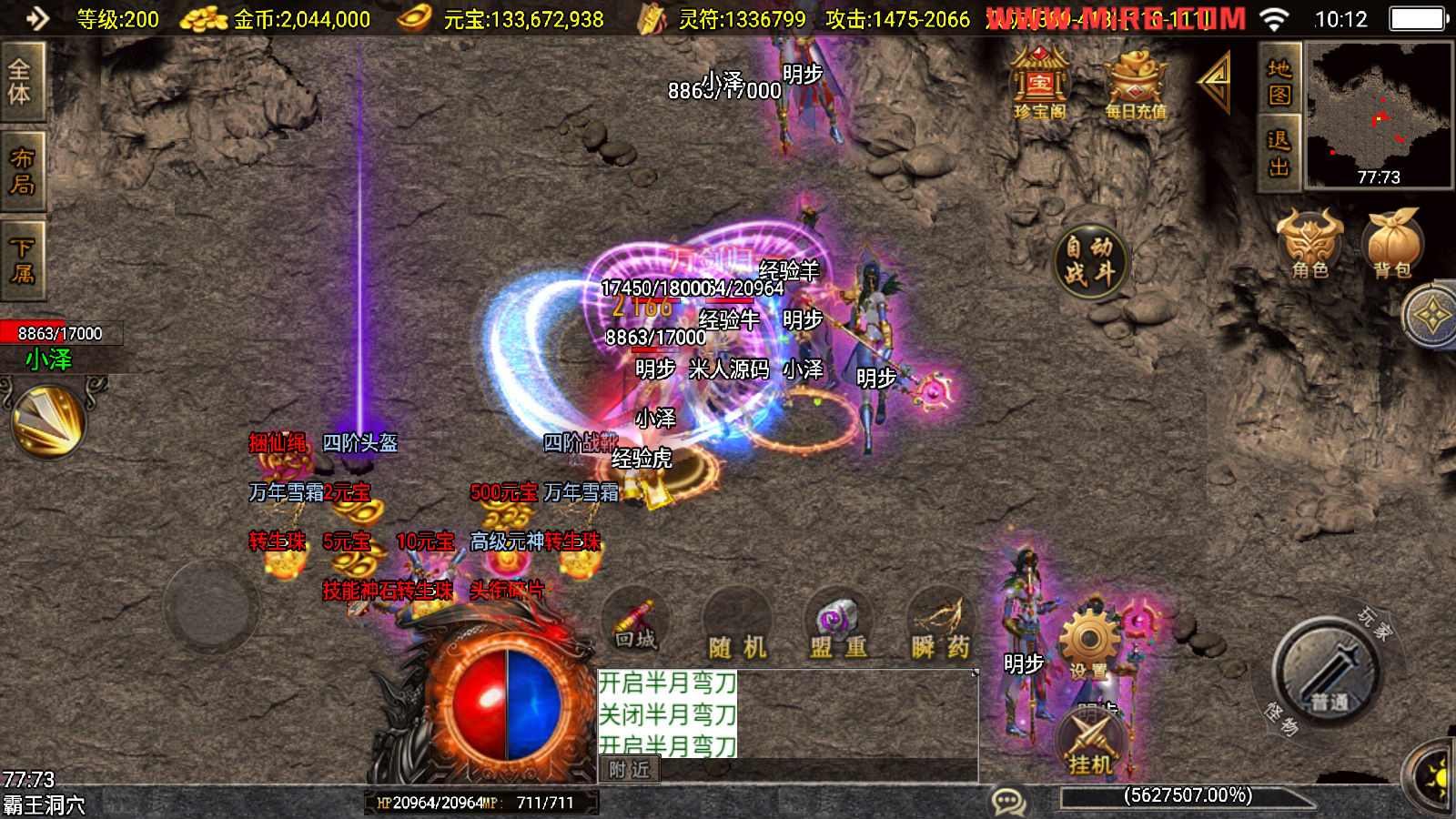This screenshot has height=819, width=1456.
Task: Toggle 自动战斗 auto battle
Action: coord(1090,261)
